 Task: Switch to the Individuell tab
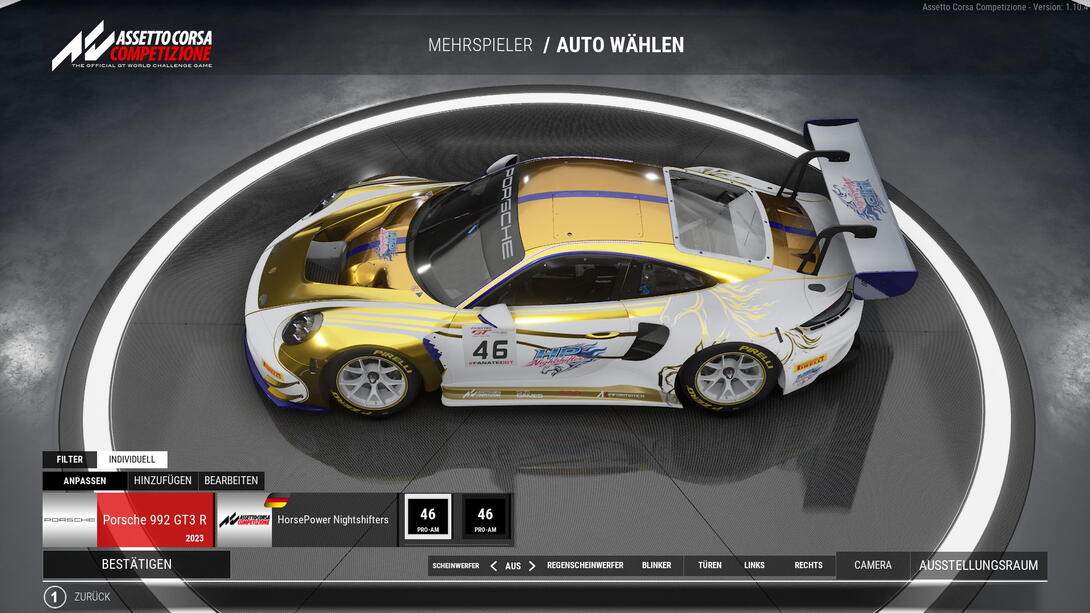[132, 460]
